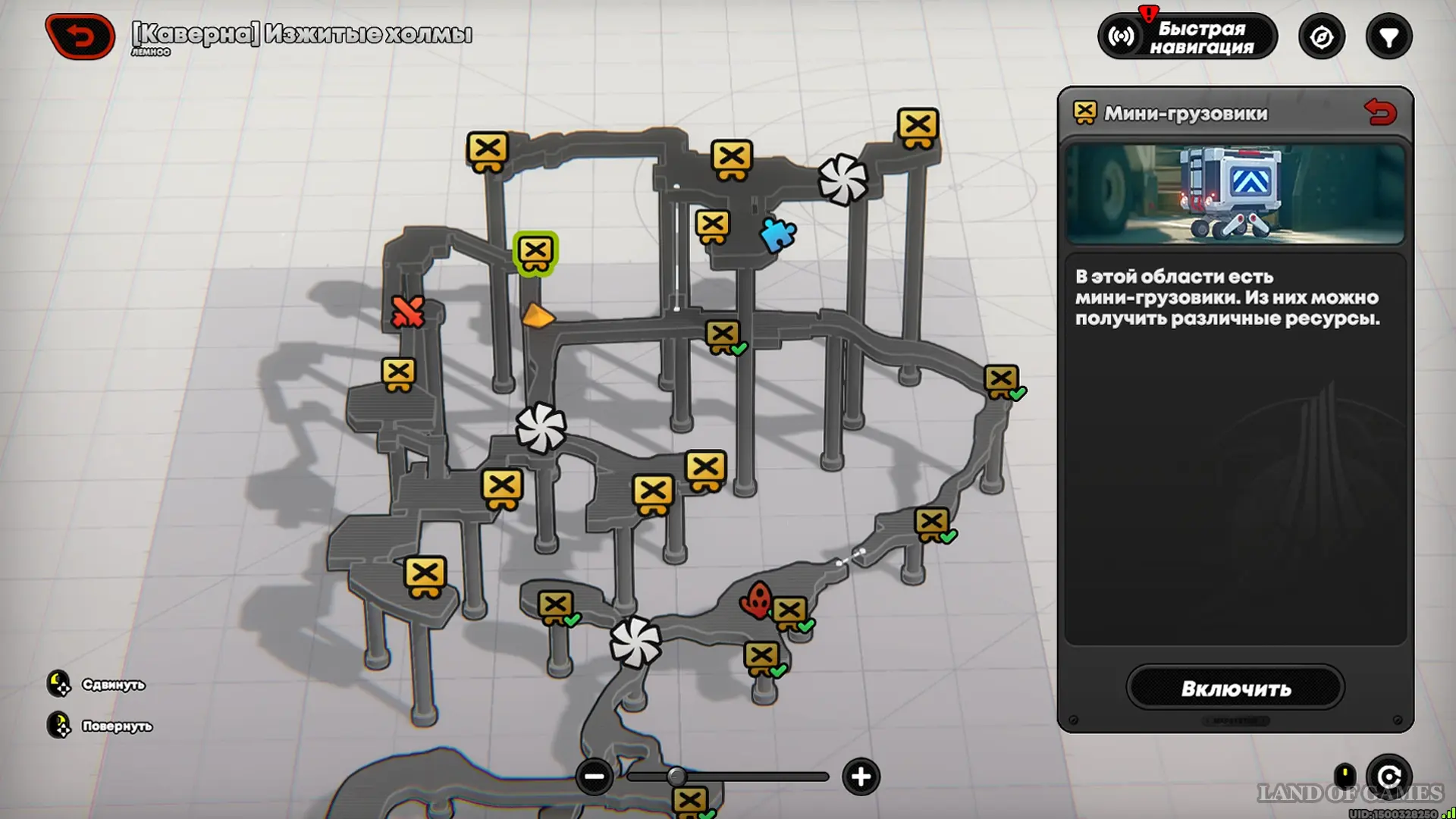Select the green-highlighted mini-truck marker
Image resolution: width=1456 pixels, height=819 pixels.
(535, 253)
